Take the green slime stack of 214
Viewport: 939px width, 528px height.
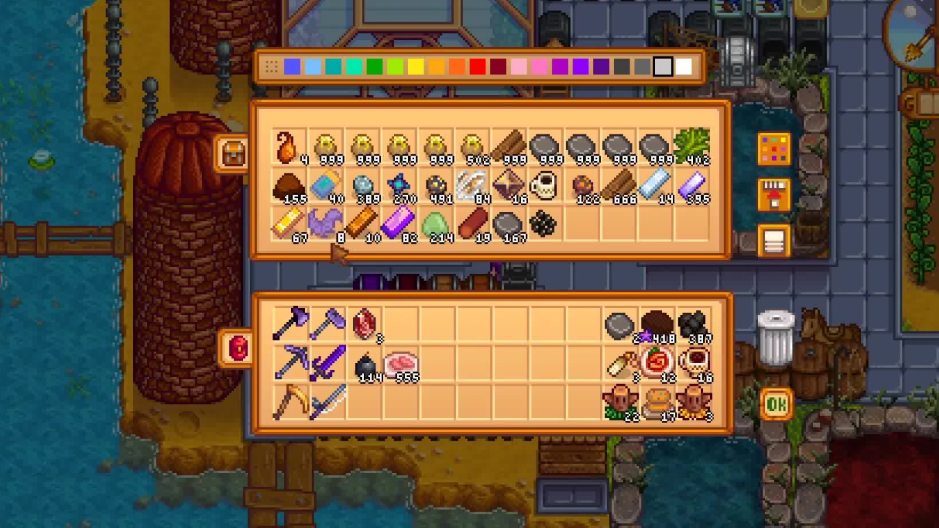435,224
